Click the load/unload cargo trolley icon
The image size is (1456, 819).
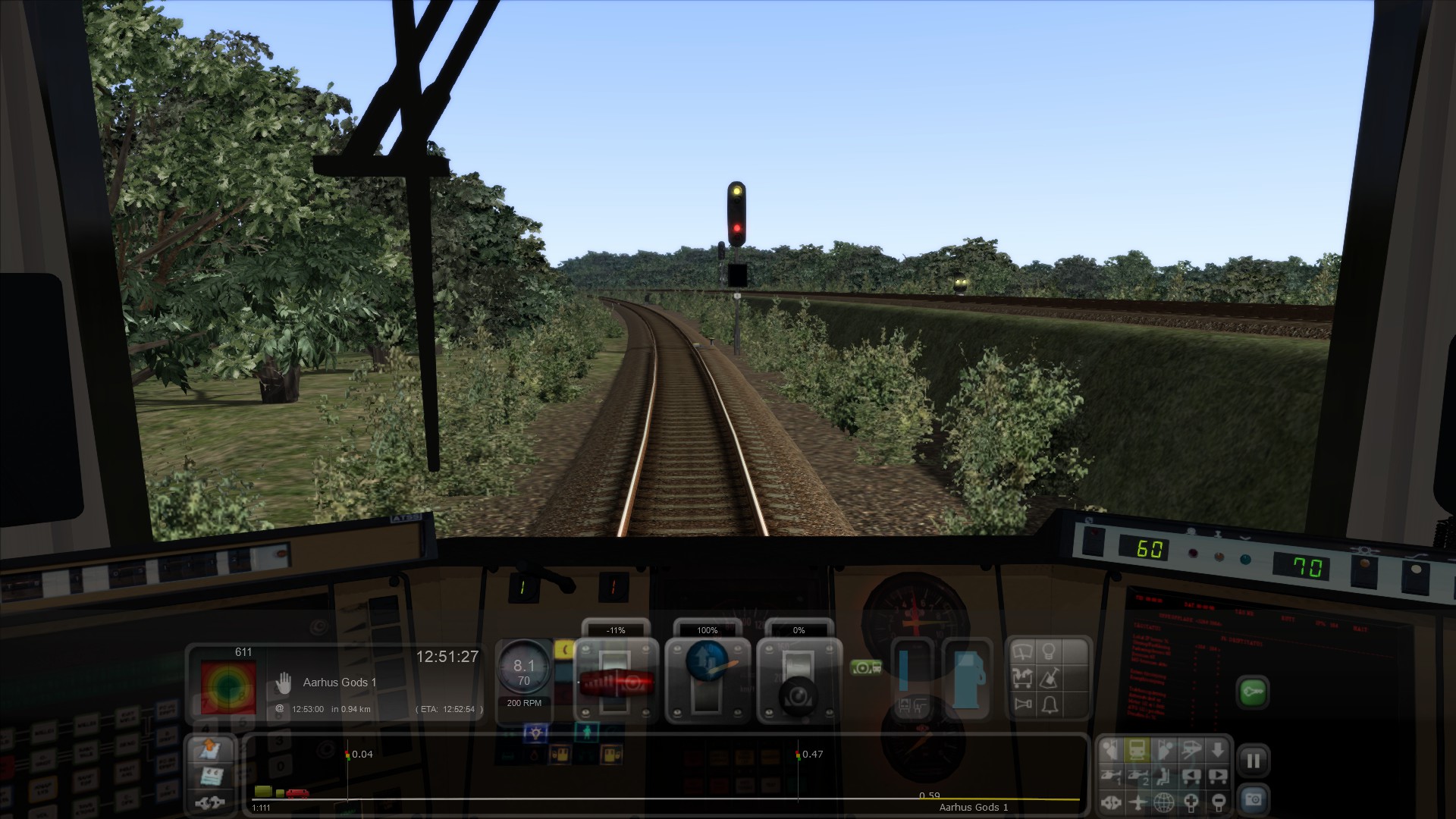(1023, 677)
